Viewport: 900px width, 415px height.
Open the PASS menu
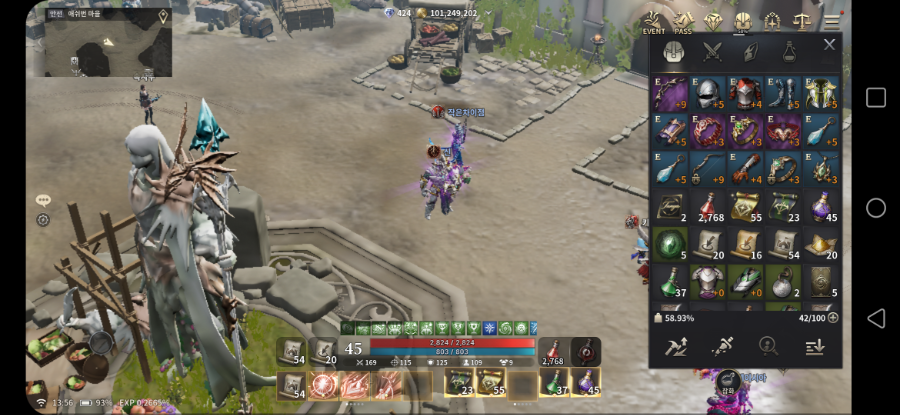click(x=683, y=21)
